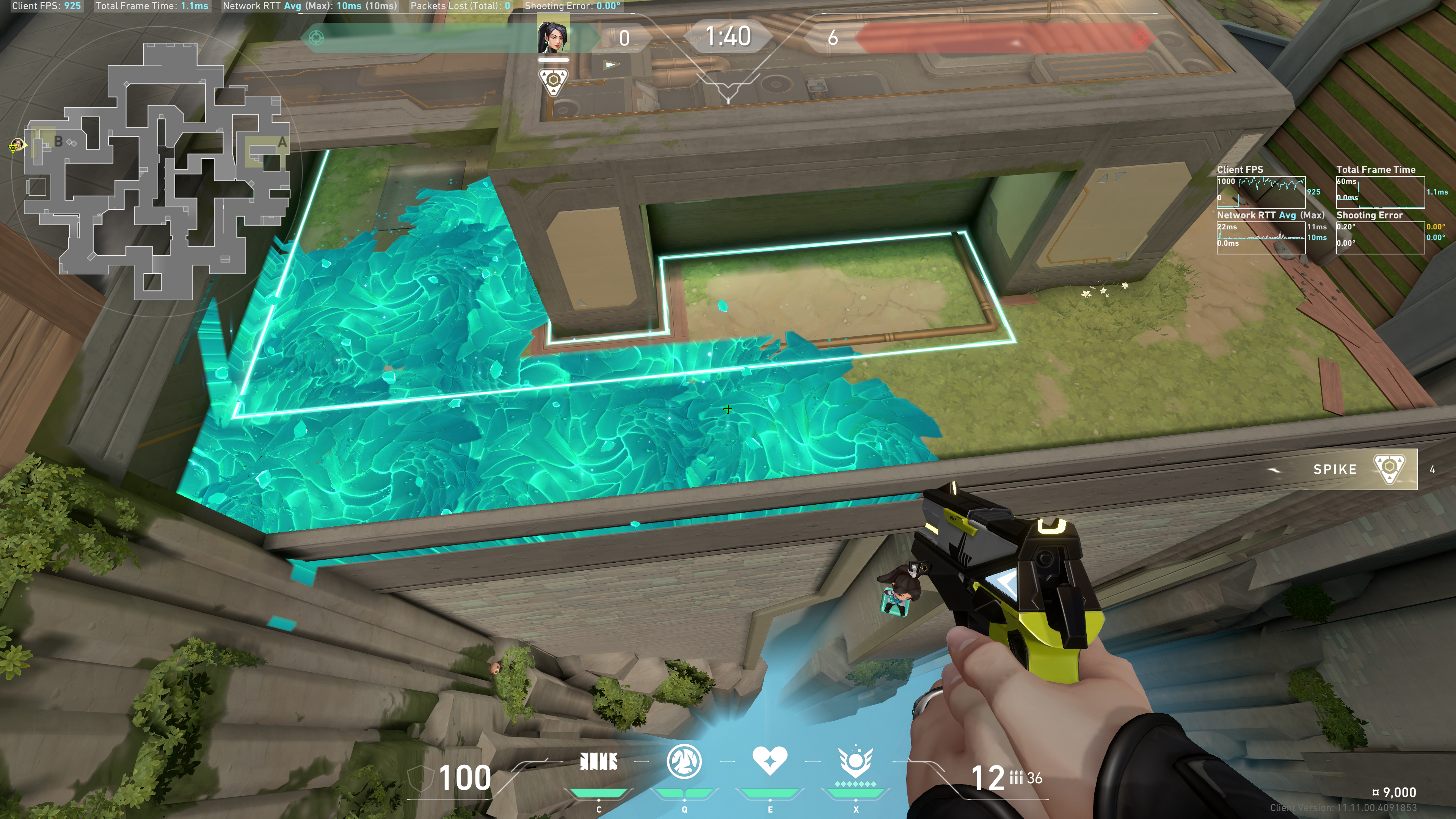Click the Sage agent portrait
This screenshot has width=1456, height=819.
(x=553, y=37)
